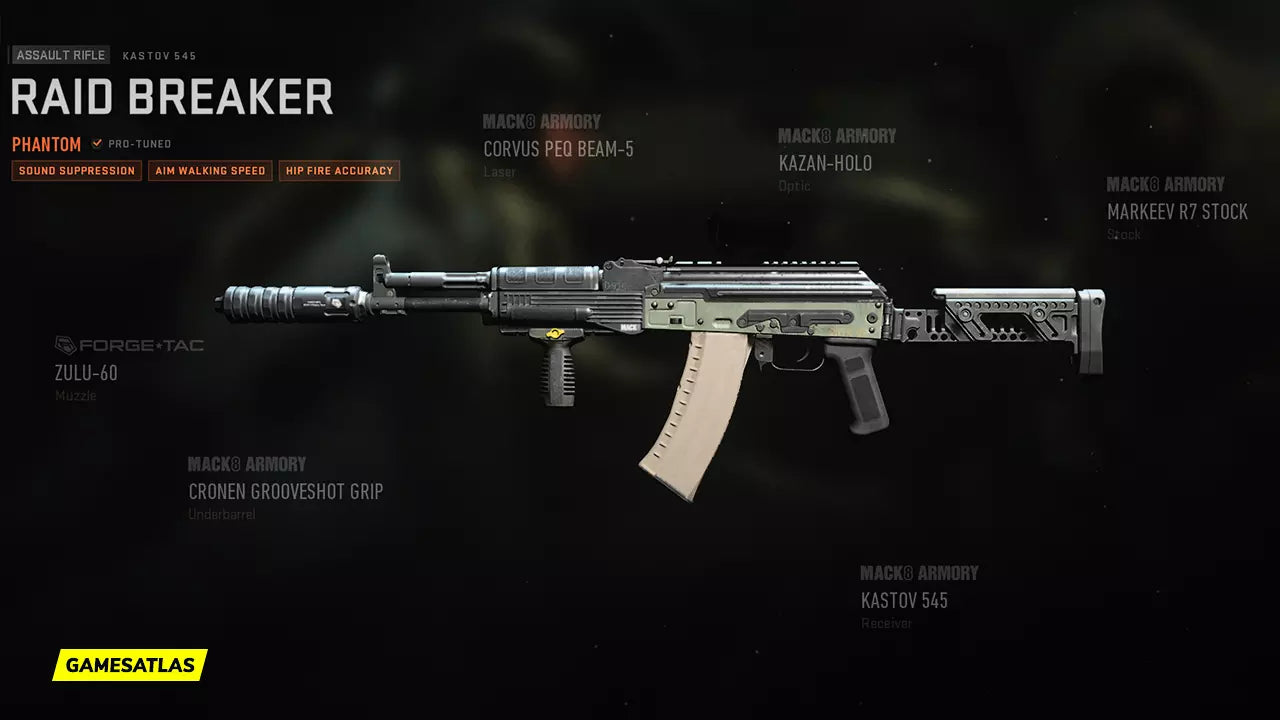Screen dimensions: 1280x720
Task: Toggle the Pro-Tuned checkmark
Action: (97, 144)
